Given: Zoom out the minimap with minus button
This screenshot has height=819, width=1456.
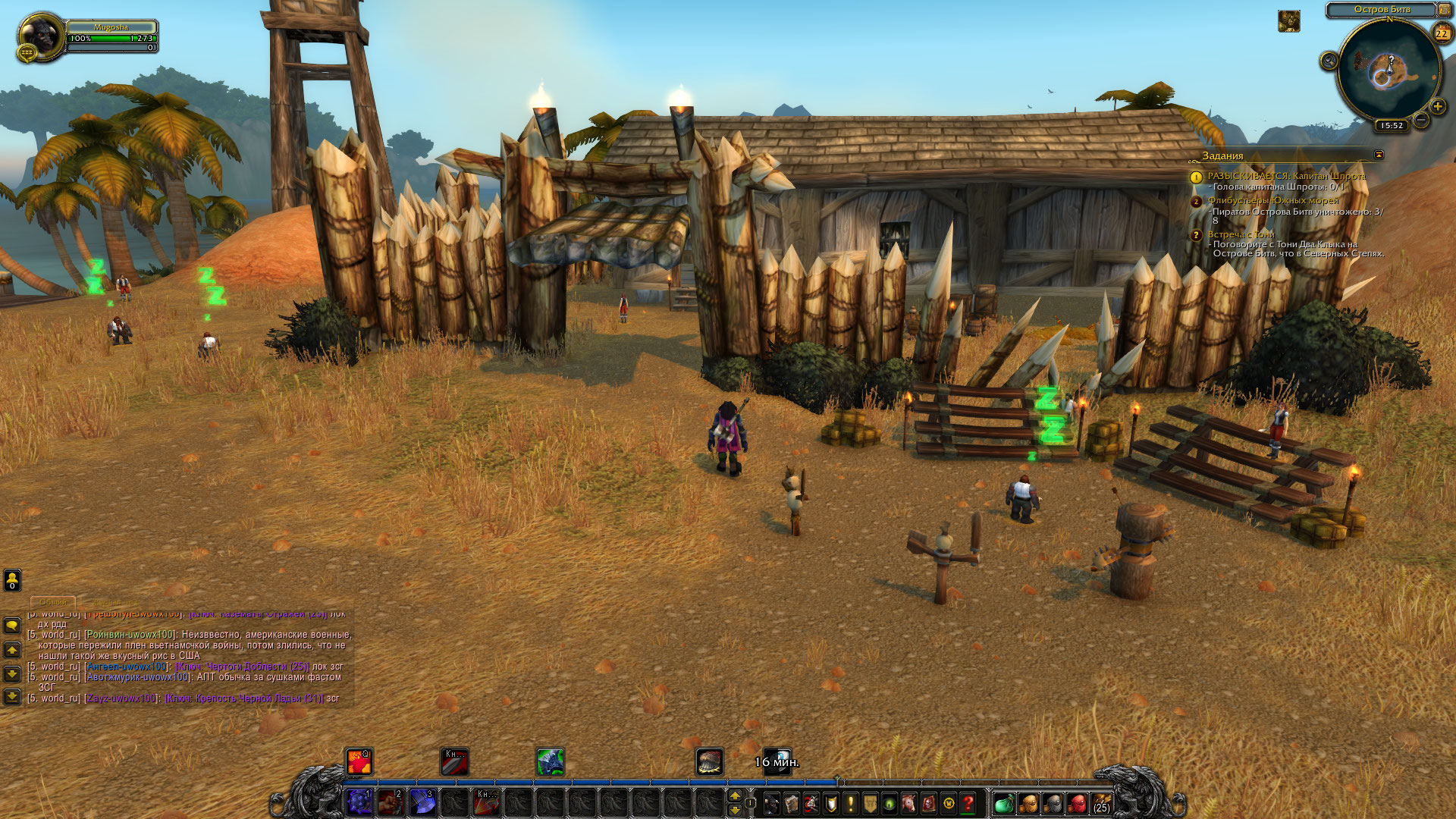Looking at the screenshot, I should (x=1420, y=120).
